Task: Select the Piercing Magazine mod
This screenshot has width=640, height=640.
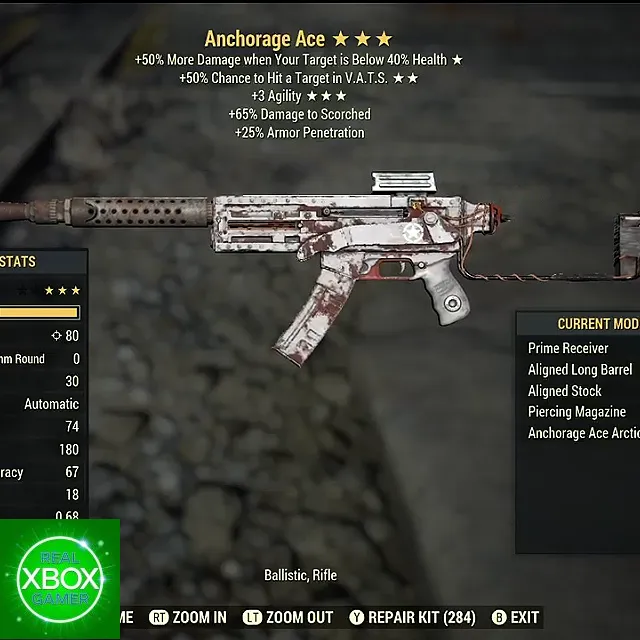Action: coord(577,412)
